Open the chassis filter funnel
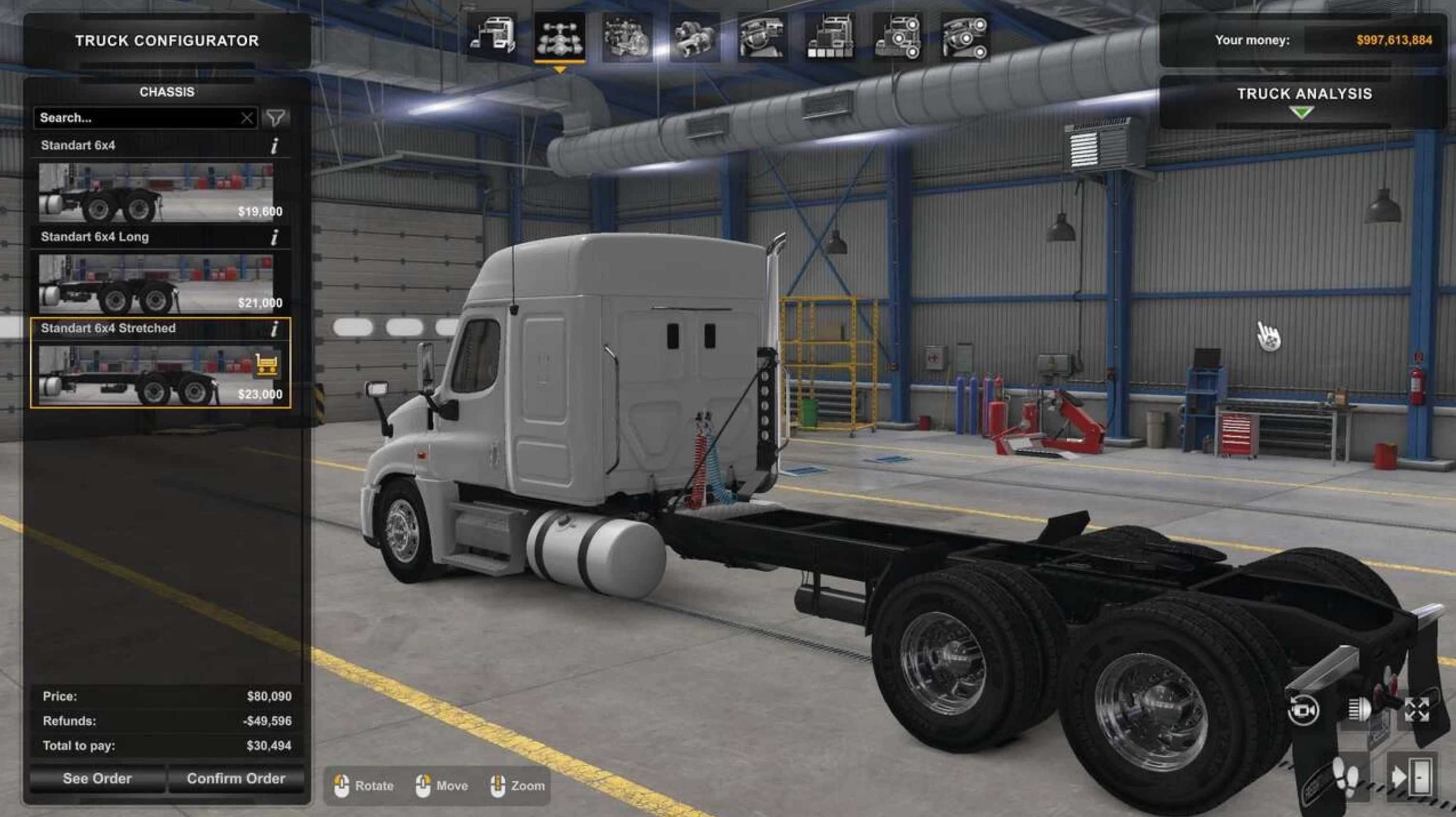 [x=276, y=117]
